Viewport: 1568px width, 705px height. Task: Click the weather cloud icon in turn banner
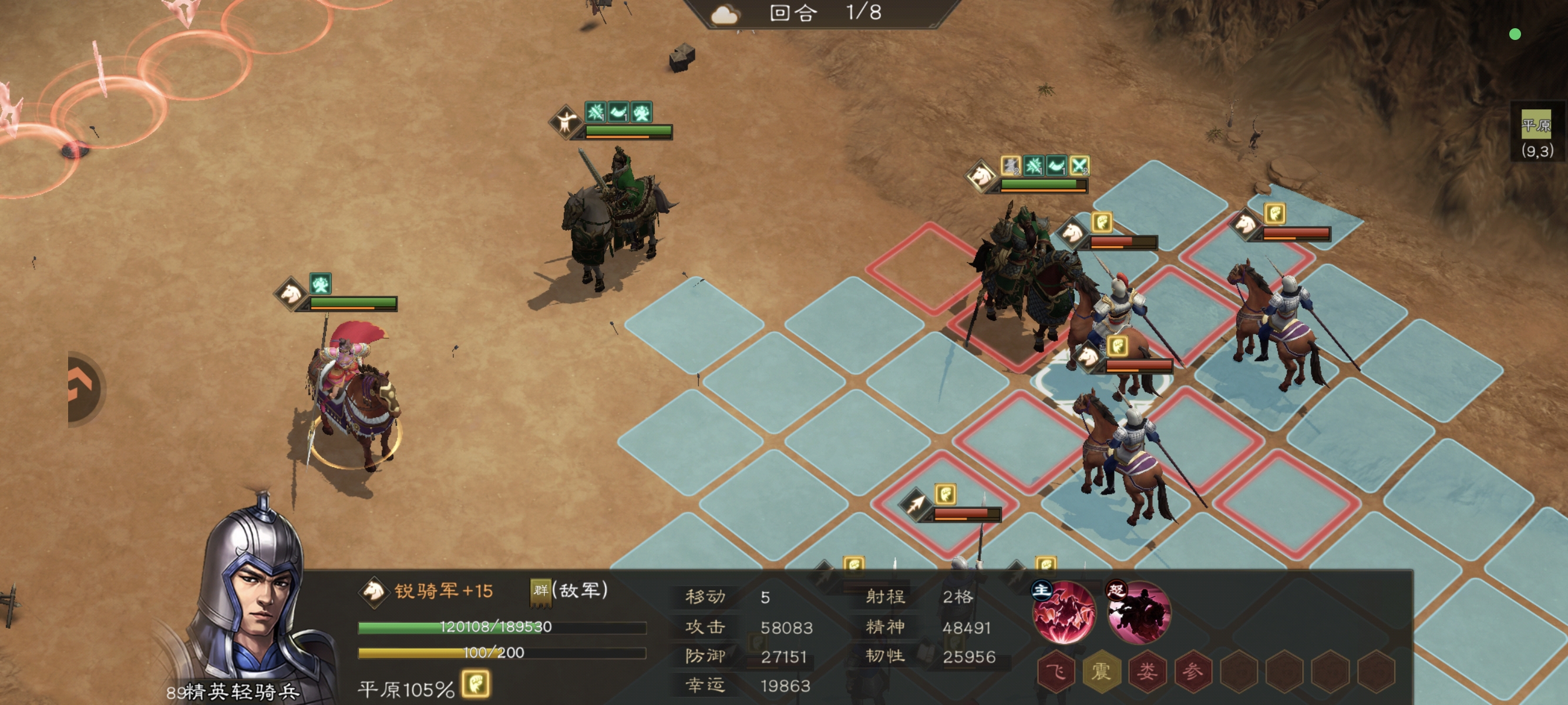(x=726, y=15)
